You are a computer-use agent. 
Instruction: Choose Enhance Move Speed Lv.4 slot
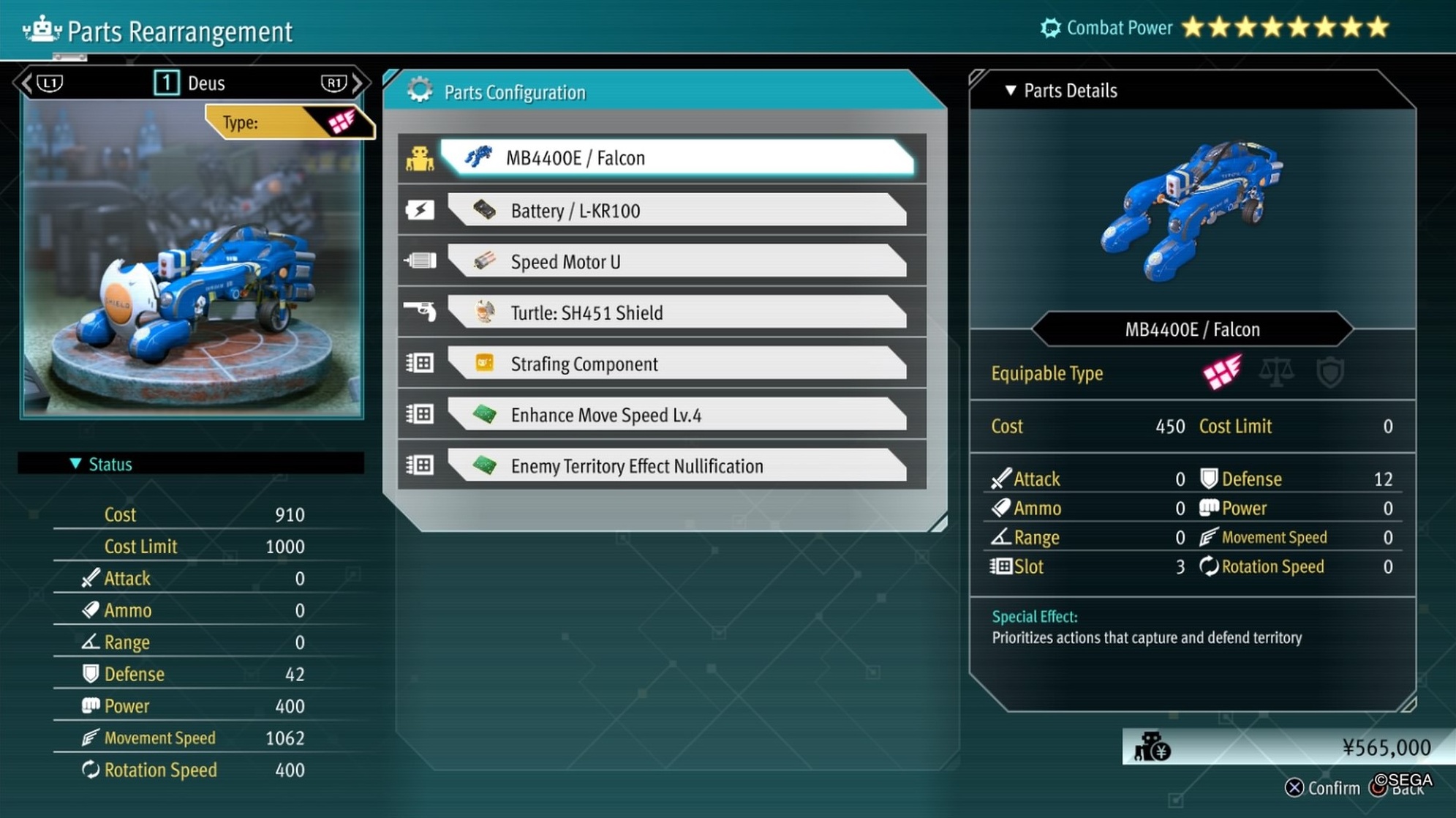point(676,415)
